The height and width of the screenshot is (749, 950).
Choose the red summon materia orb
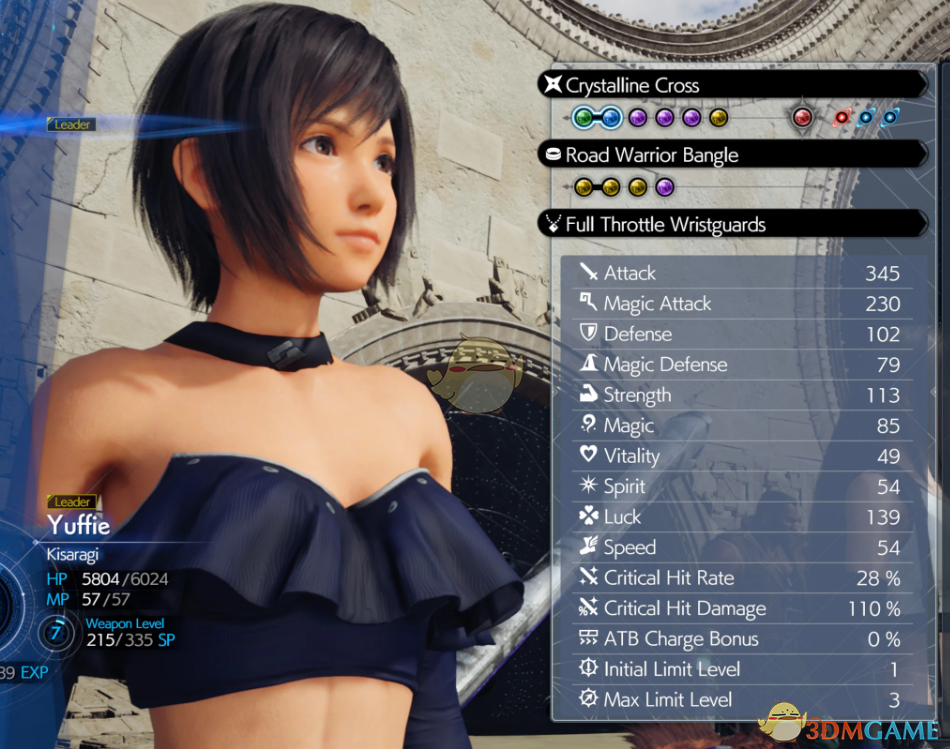[x=801, y=118]
